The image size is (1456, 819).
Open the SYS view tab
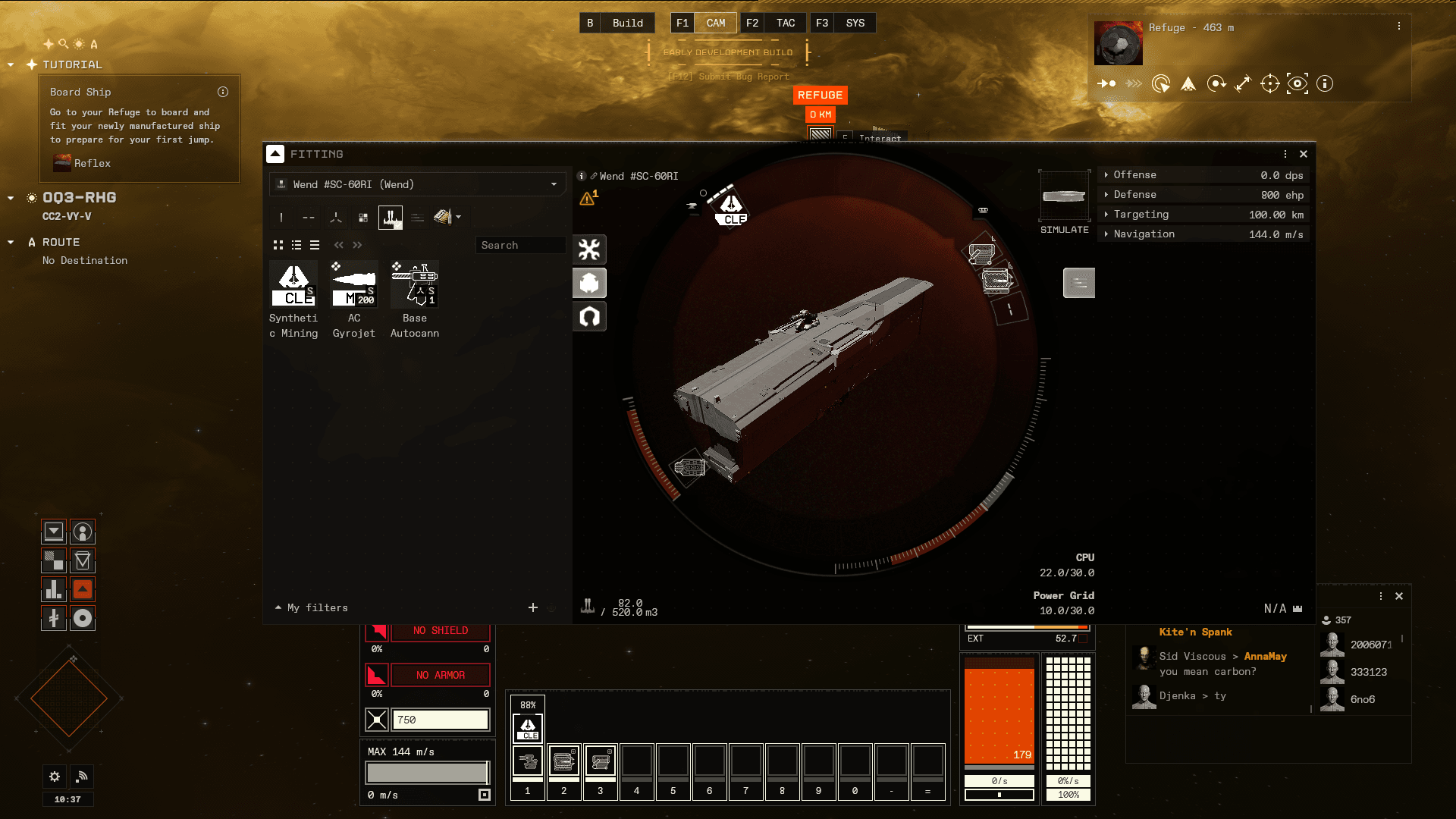855,23
